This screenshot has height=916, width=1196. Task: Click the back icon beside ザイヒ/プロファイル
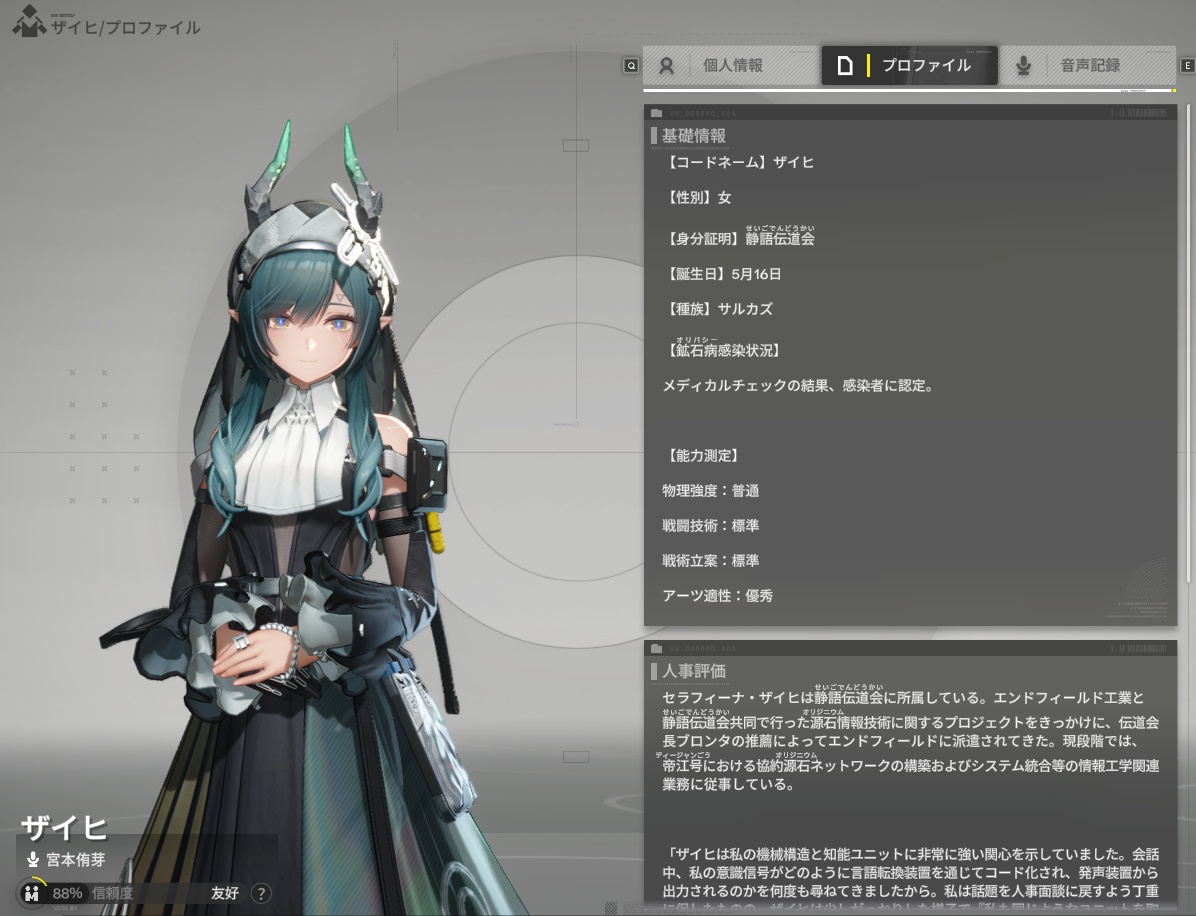(x=29, y=22)
